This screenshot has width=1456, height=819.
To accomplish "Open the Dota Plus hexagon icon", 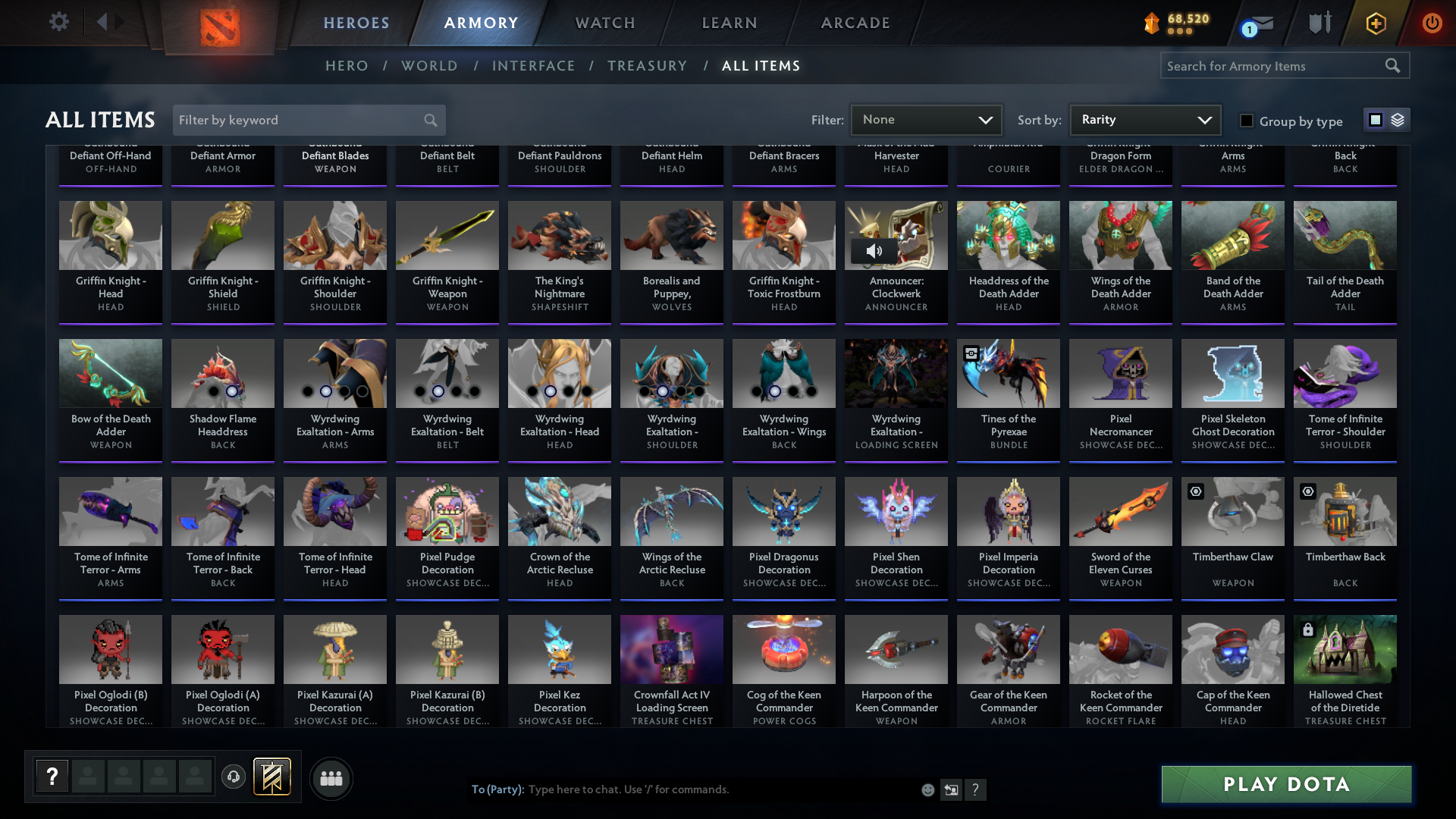I will [x=1375, y=24].
